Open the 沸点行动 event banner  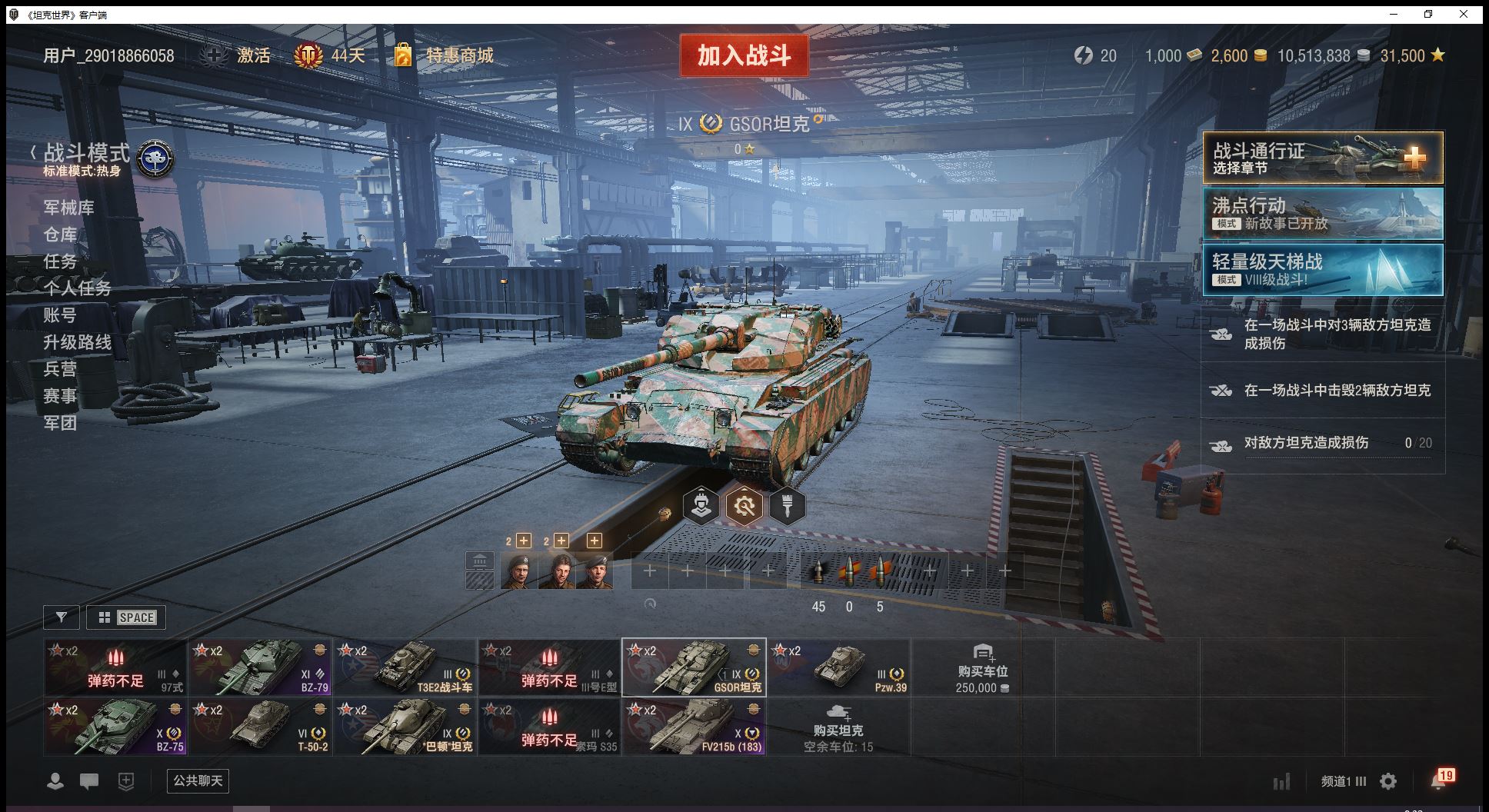coord(1323,214)
